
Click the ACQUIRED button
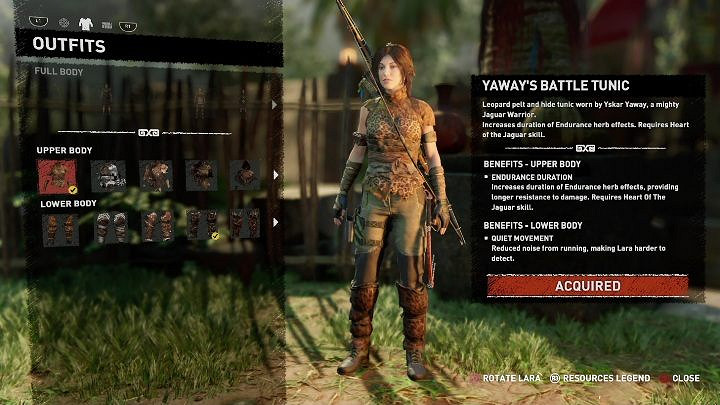coord(587,286)
